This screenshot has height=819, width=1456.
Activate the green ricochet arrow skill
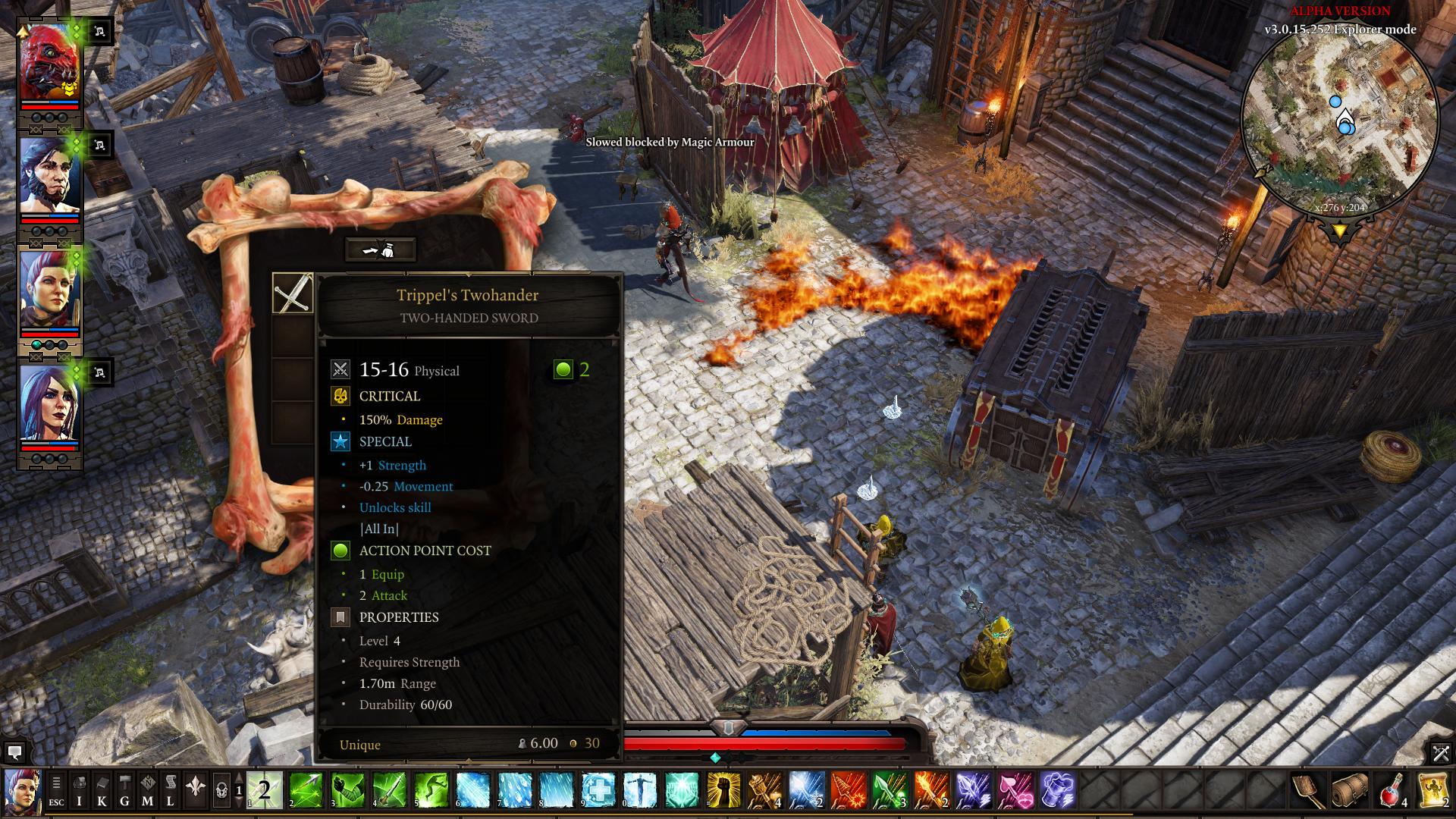[x=306, y=790]
